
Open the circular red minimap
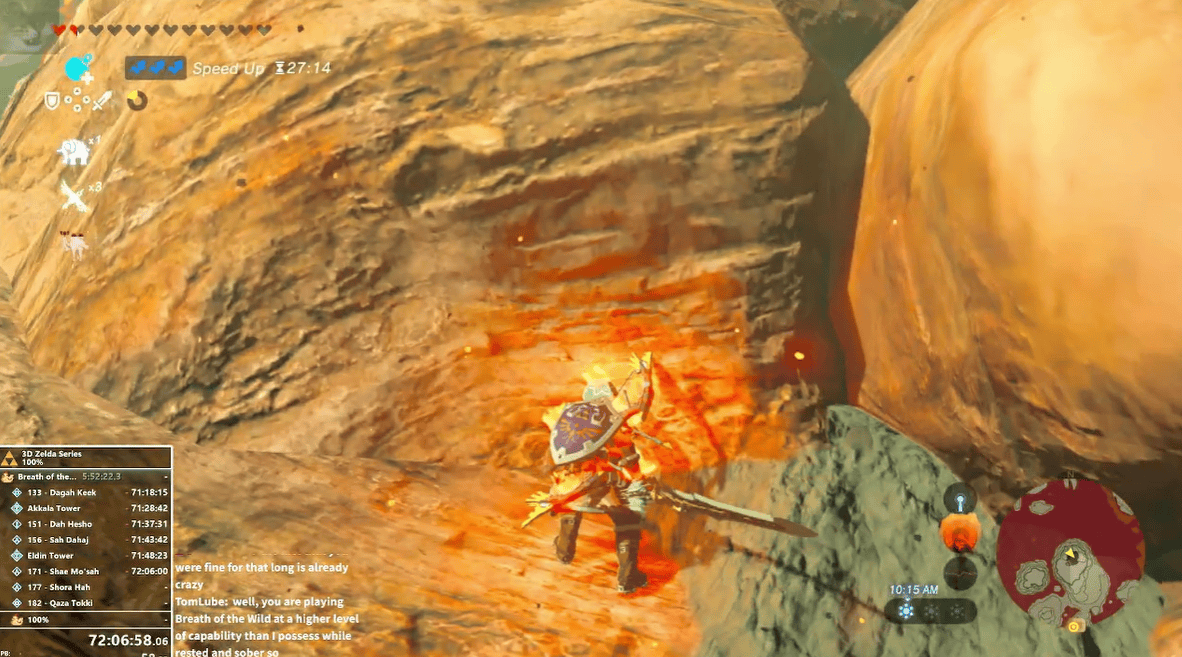1071,547
